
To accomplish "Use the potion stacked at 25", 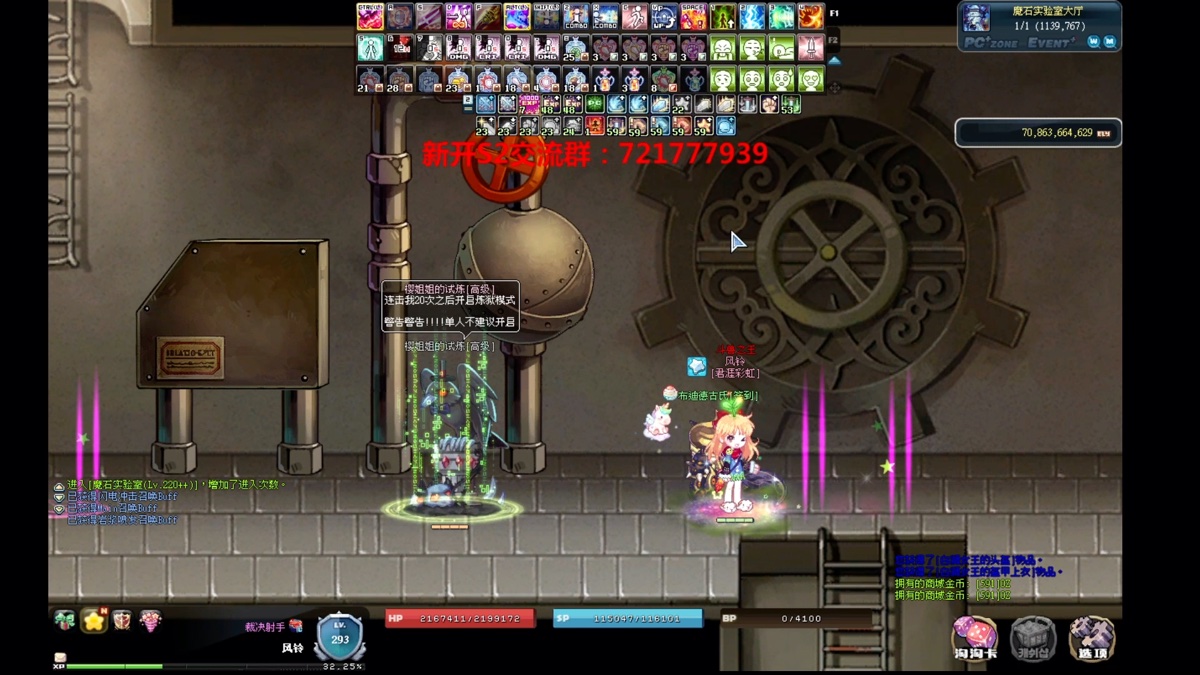I will 576,48.
